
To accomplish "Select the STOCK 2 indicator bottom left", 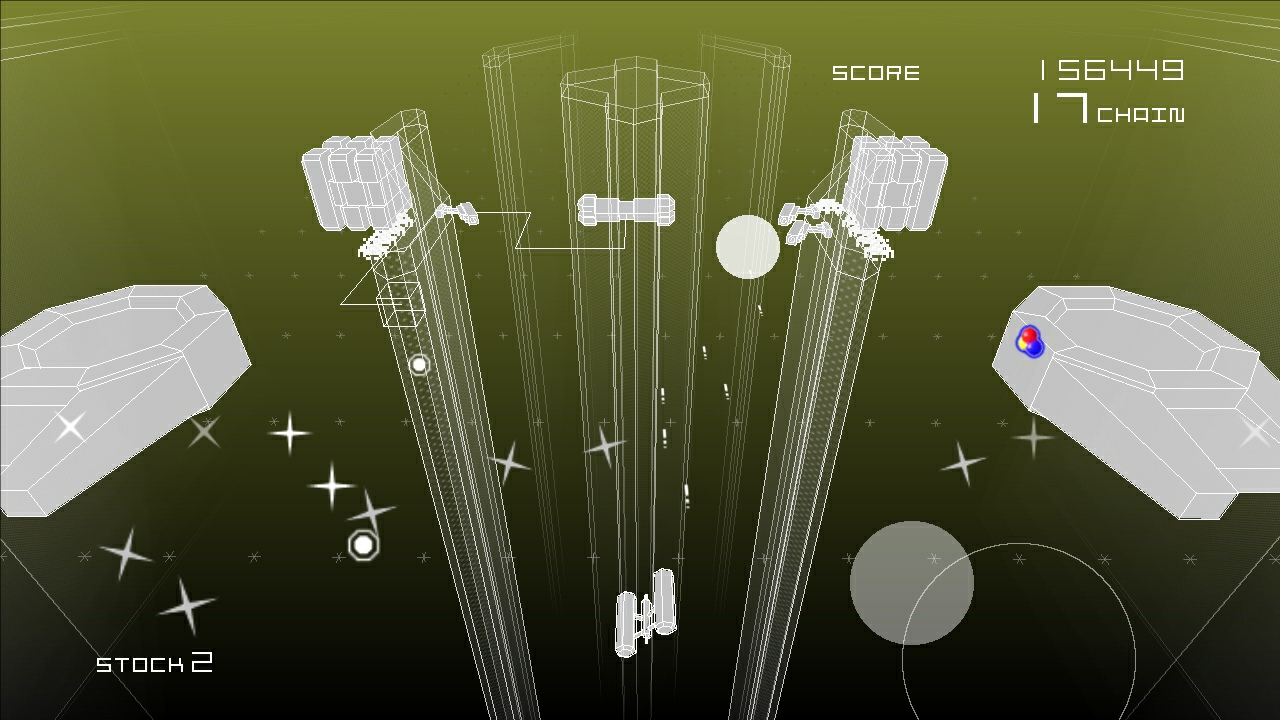I will 155,662.
